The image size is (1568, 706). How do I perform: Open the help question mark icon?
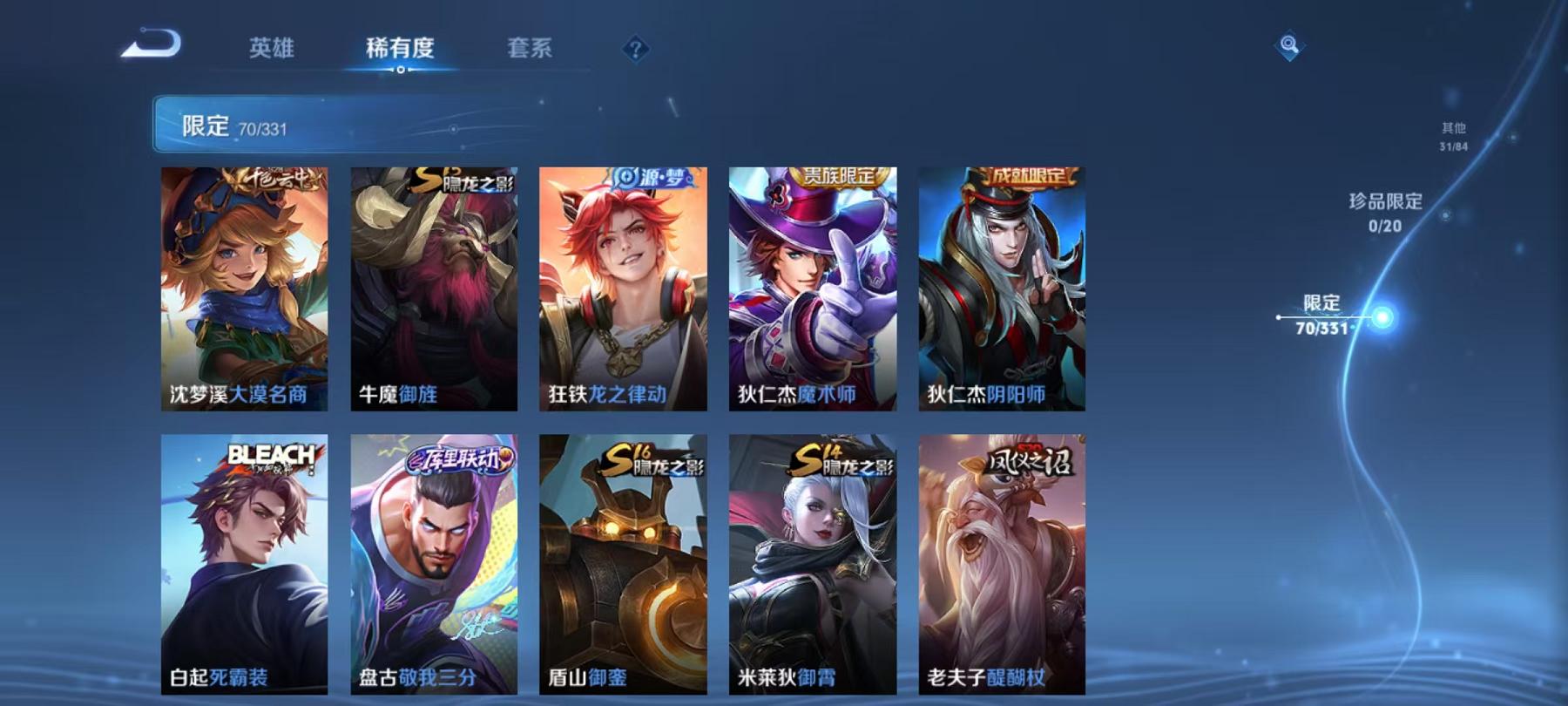pos(636,49)
